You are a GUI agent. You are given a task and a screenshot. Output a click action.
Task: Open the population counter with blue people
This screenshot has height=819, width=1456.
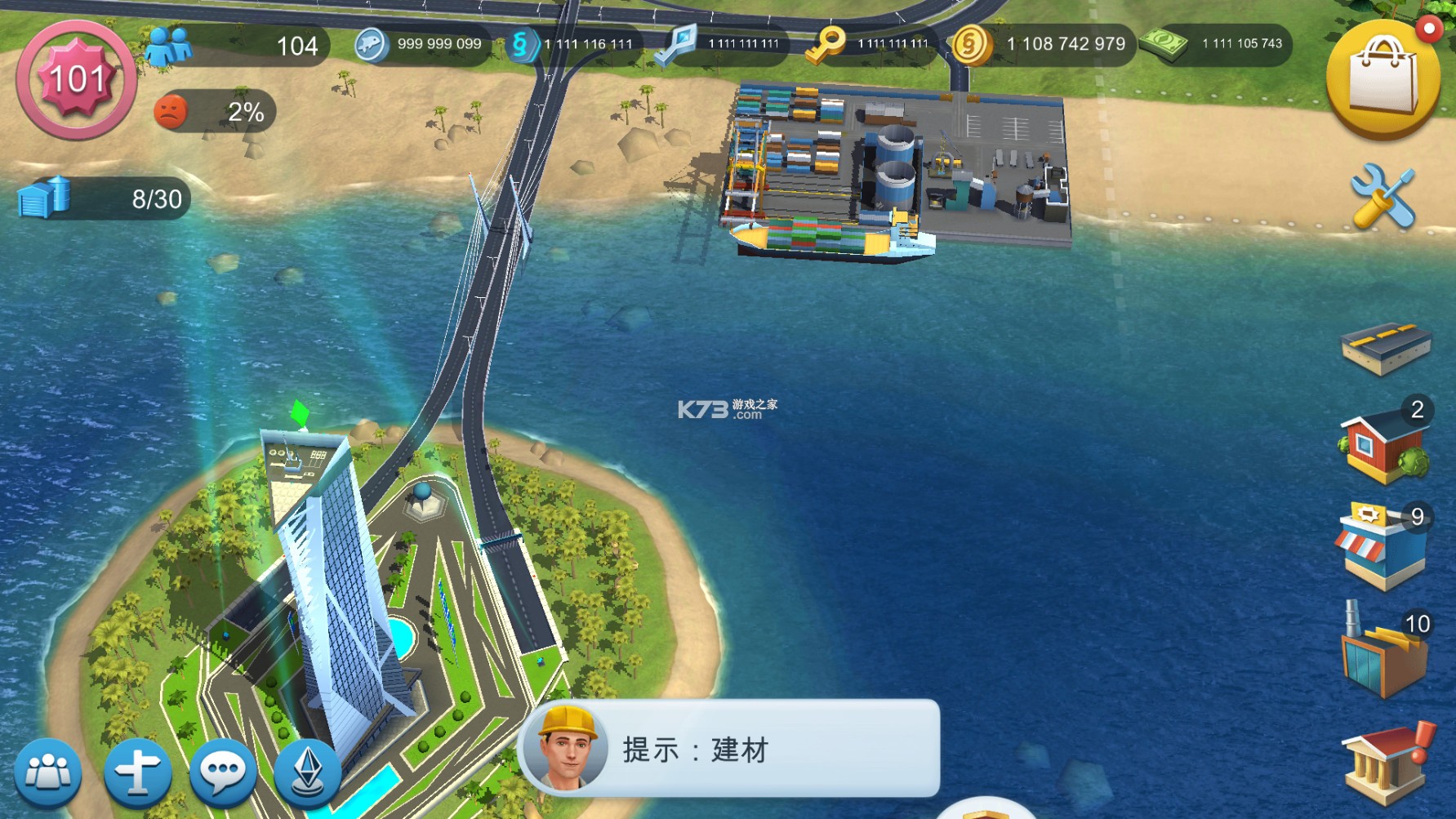(x=236, y=45)
